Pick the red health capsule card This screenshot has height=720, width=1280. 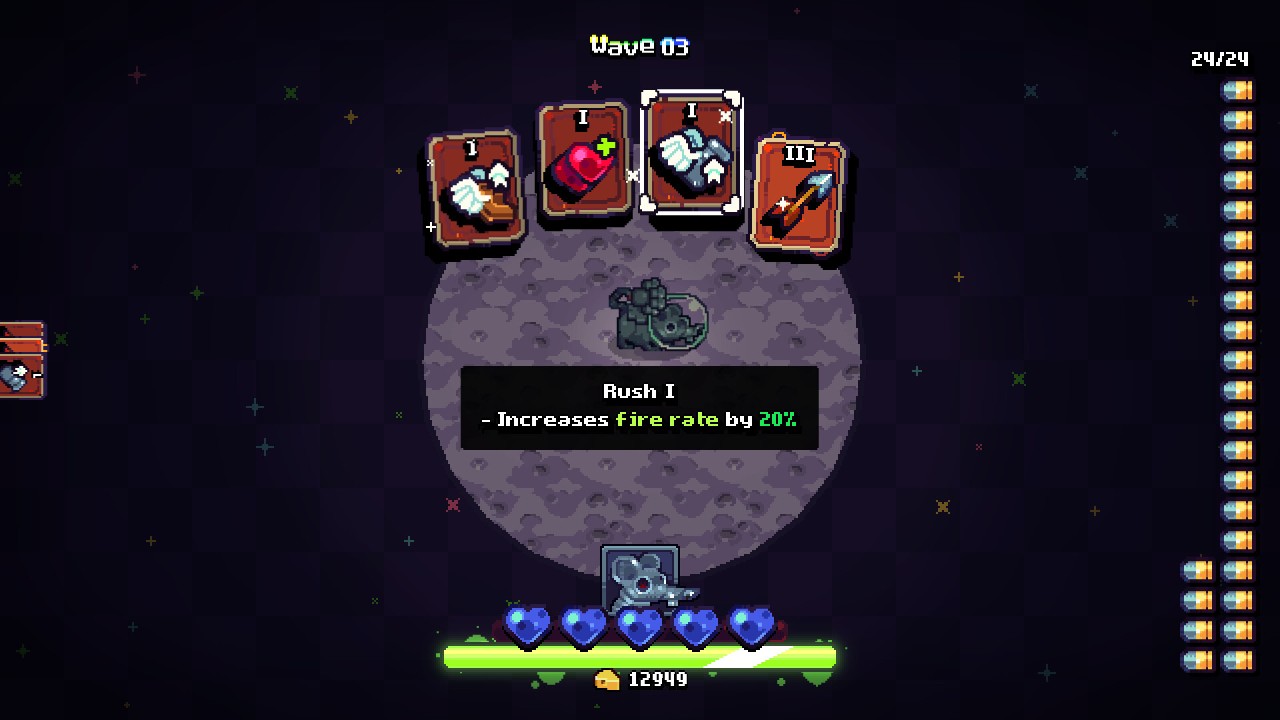click(585, 170)
